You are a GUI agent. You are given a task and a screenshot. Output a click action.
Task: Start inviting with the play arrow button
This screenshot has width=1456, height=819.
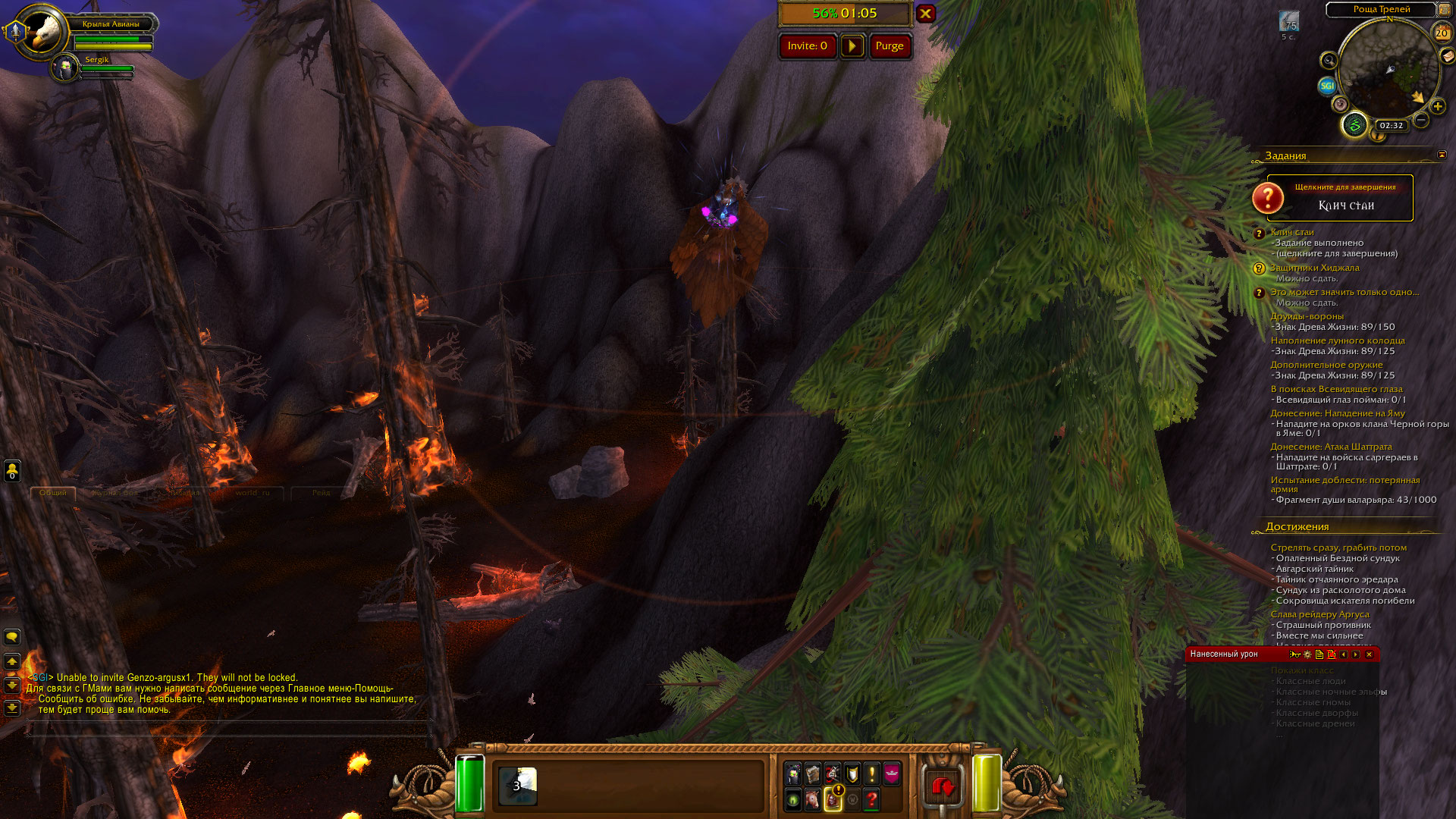tap(852, 46)
